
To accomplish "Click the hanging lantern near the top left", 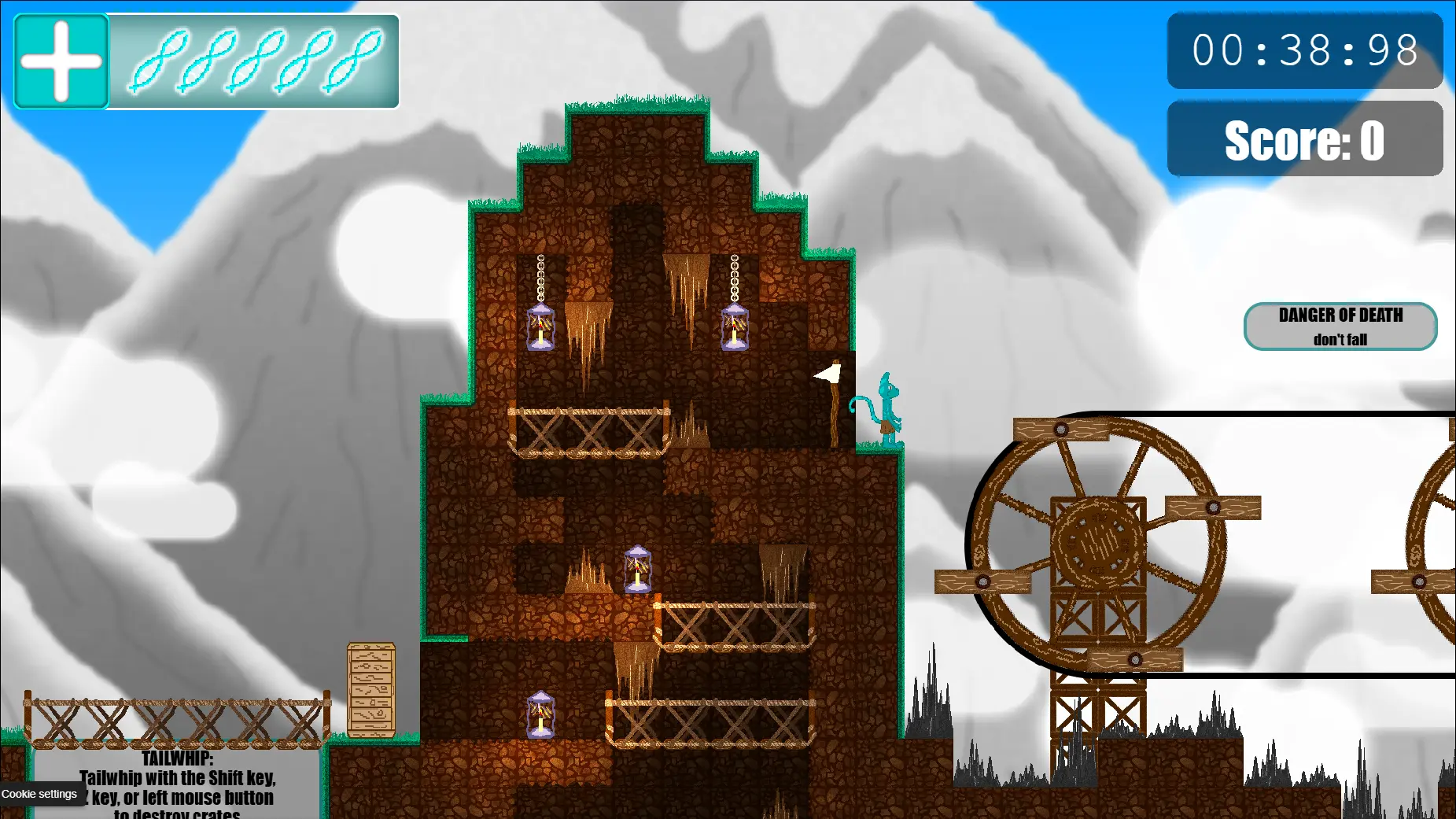I will (x=541, y=326).
